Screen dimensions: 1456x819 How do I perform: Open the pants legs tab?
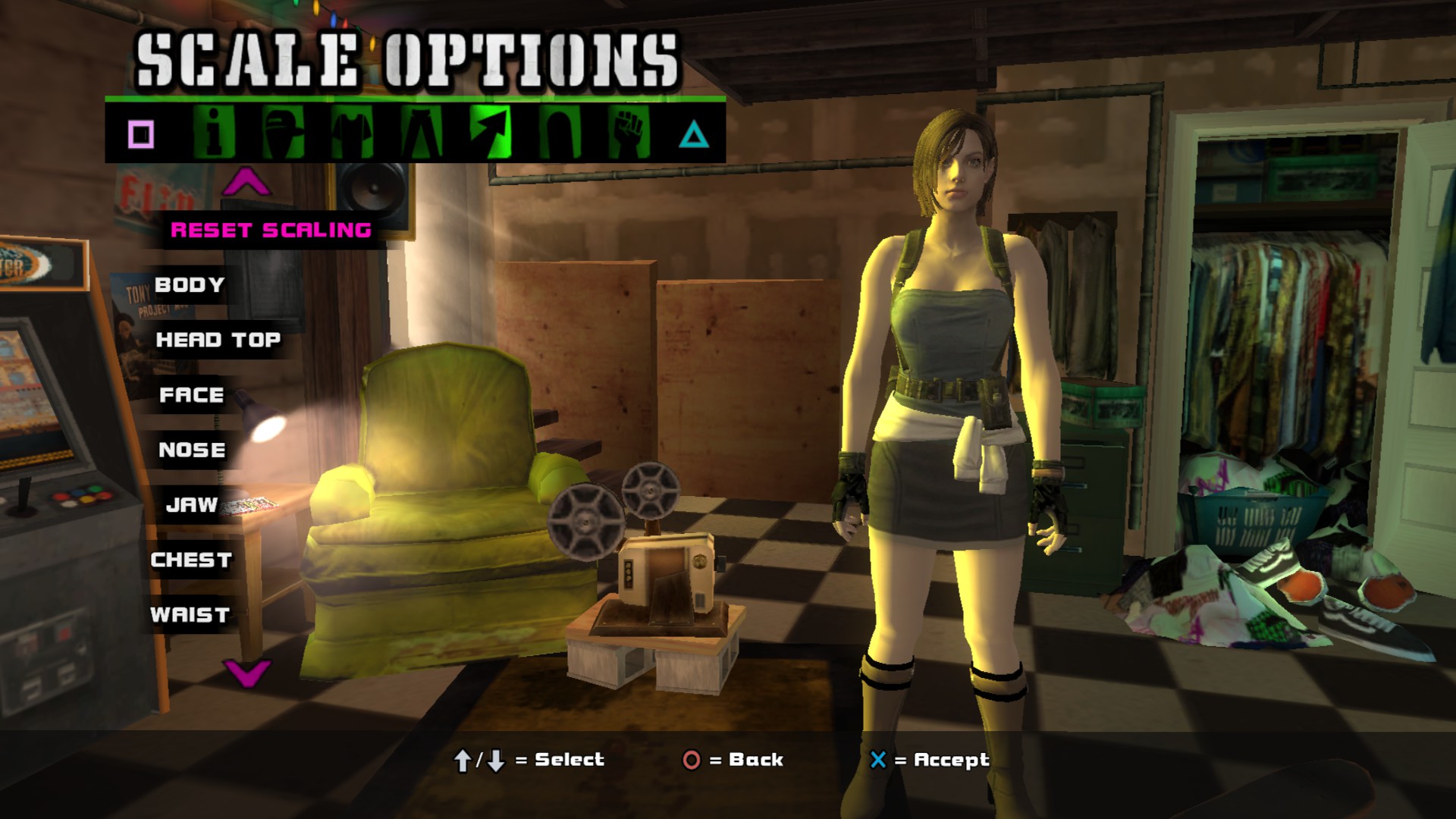pyautogui.click(x=422, y=133)
